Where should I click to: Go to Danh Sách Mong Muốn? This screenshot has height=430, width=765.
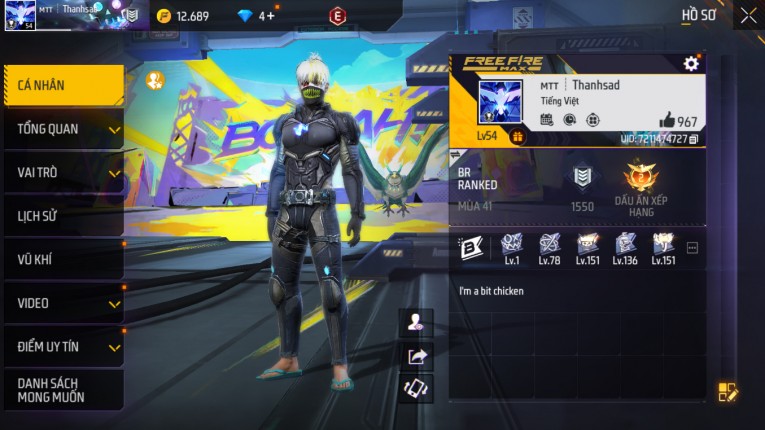62,390
